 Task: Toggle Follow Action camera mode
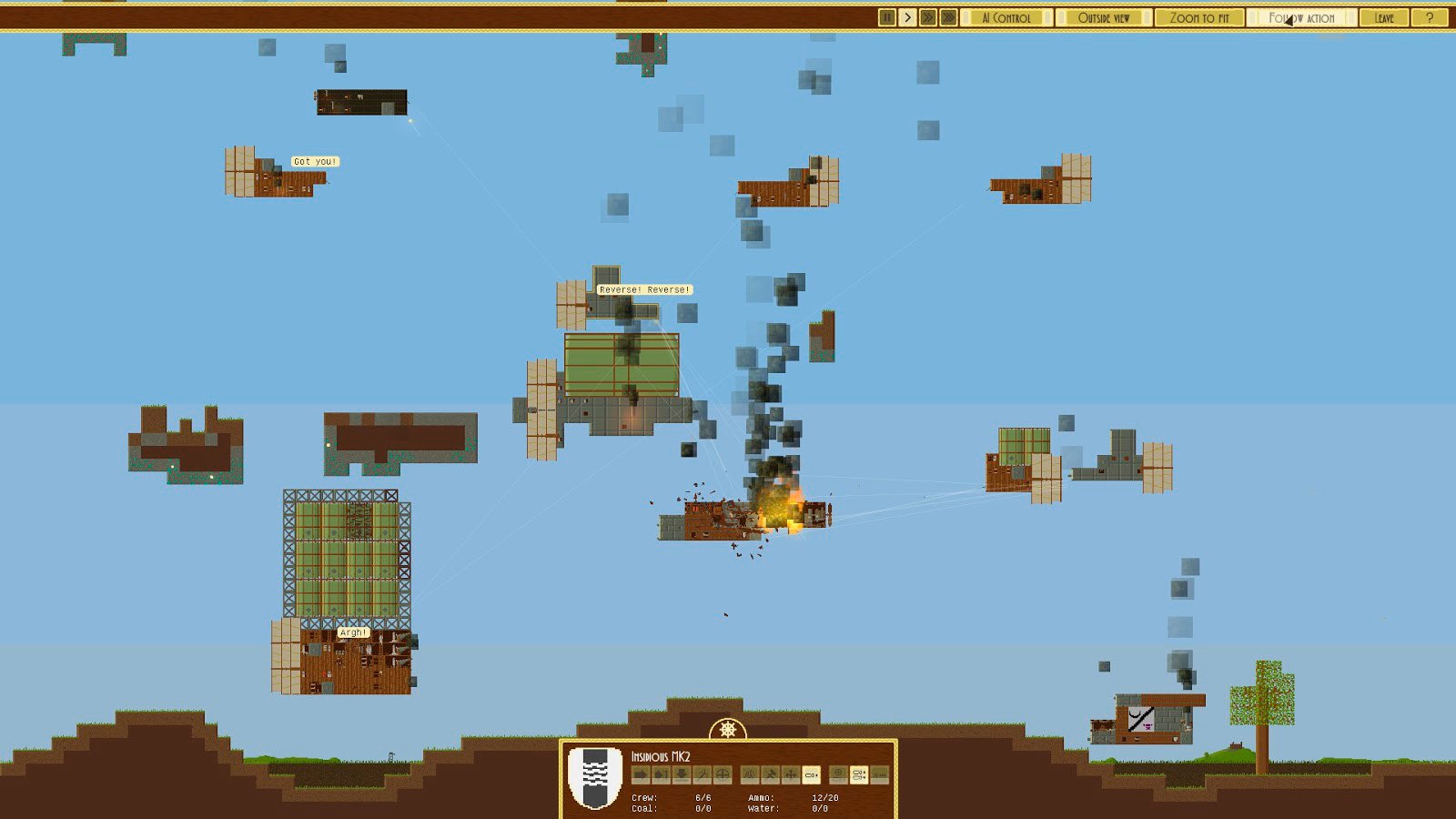point(1302,17)
